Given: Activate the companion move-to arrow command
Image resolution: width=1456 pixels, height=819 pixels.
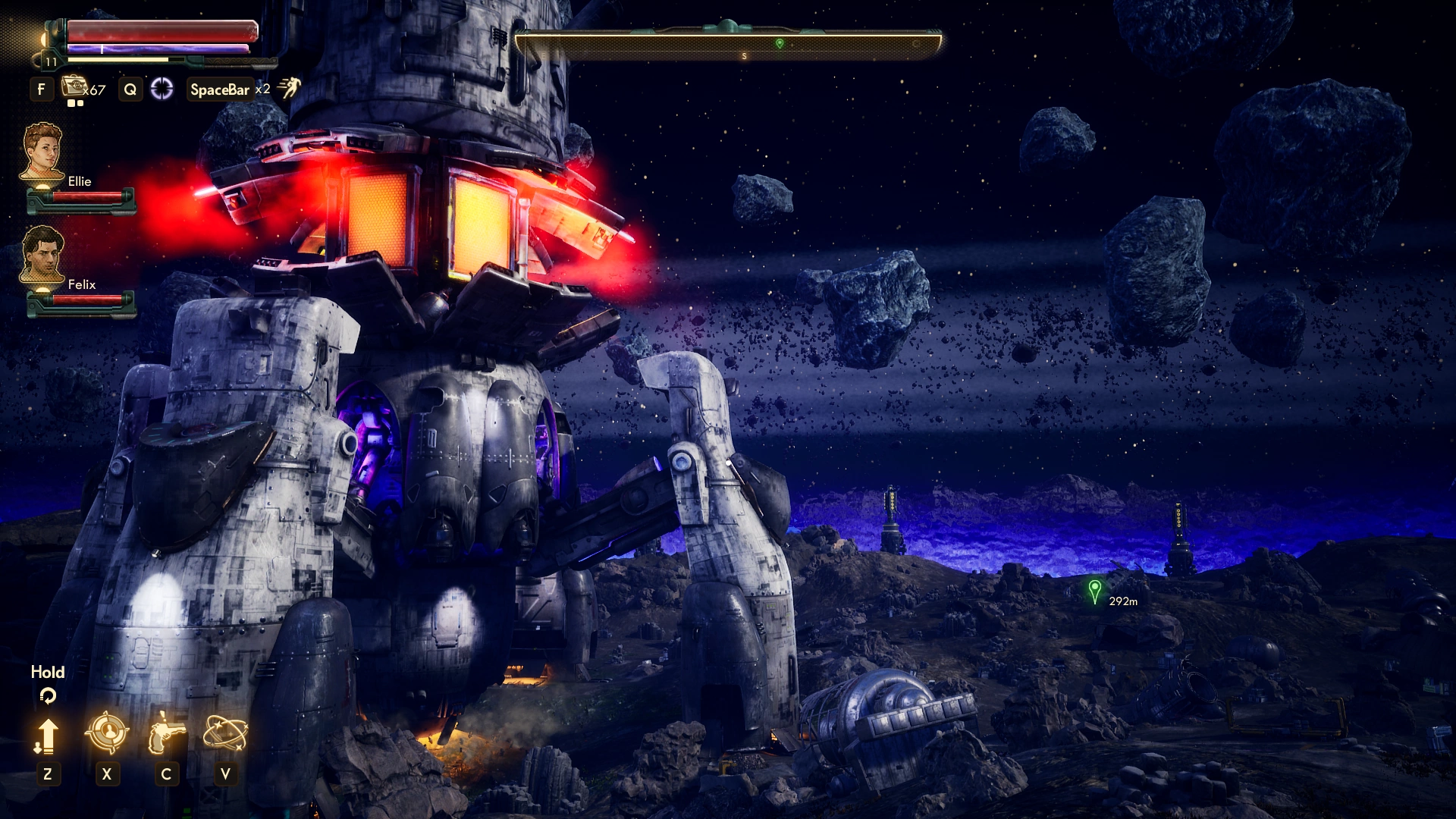Looking at the screenshot, I should [47, 735].
